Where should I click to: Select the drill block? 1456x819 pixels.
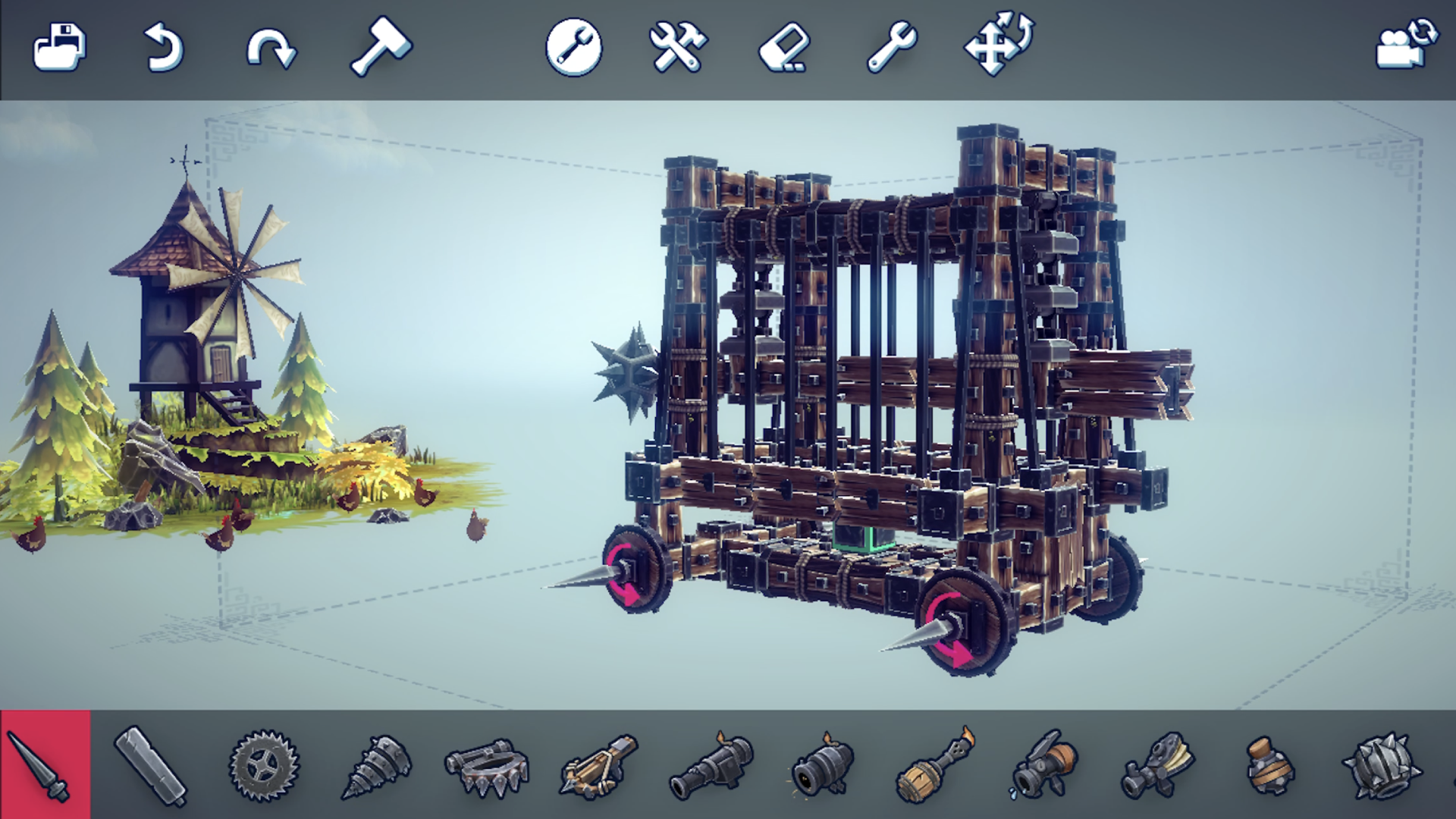pos(376,766)
